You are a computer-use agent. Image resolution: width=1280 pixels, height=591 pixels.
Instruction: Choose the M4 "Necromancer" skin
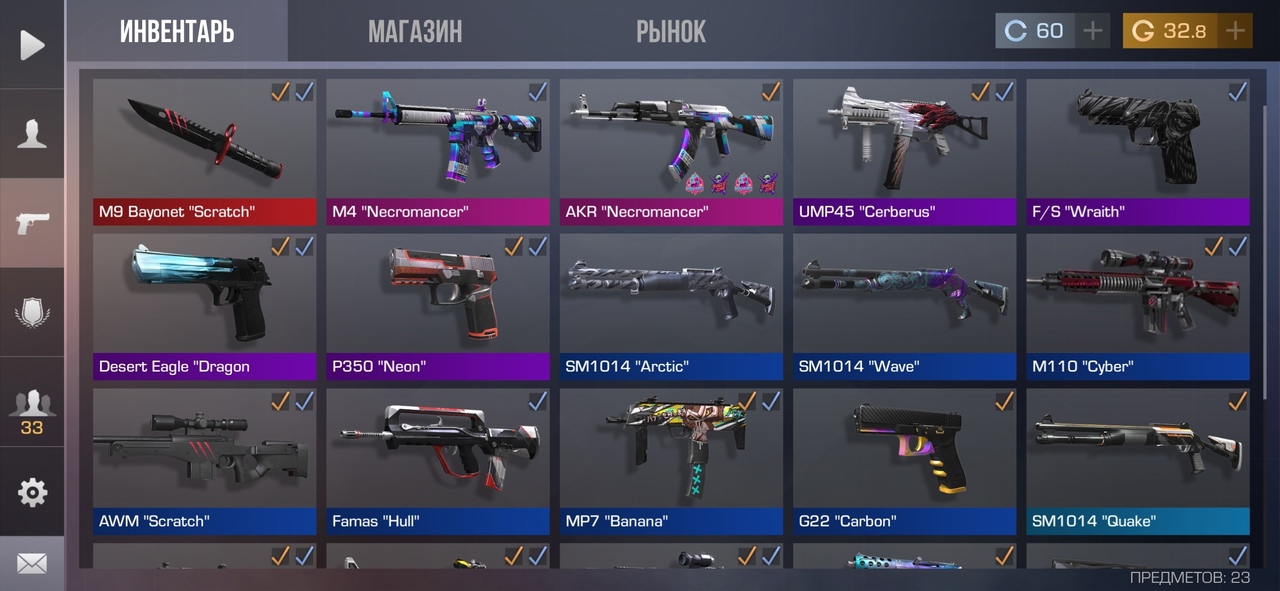click(x=437, y=150)
